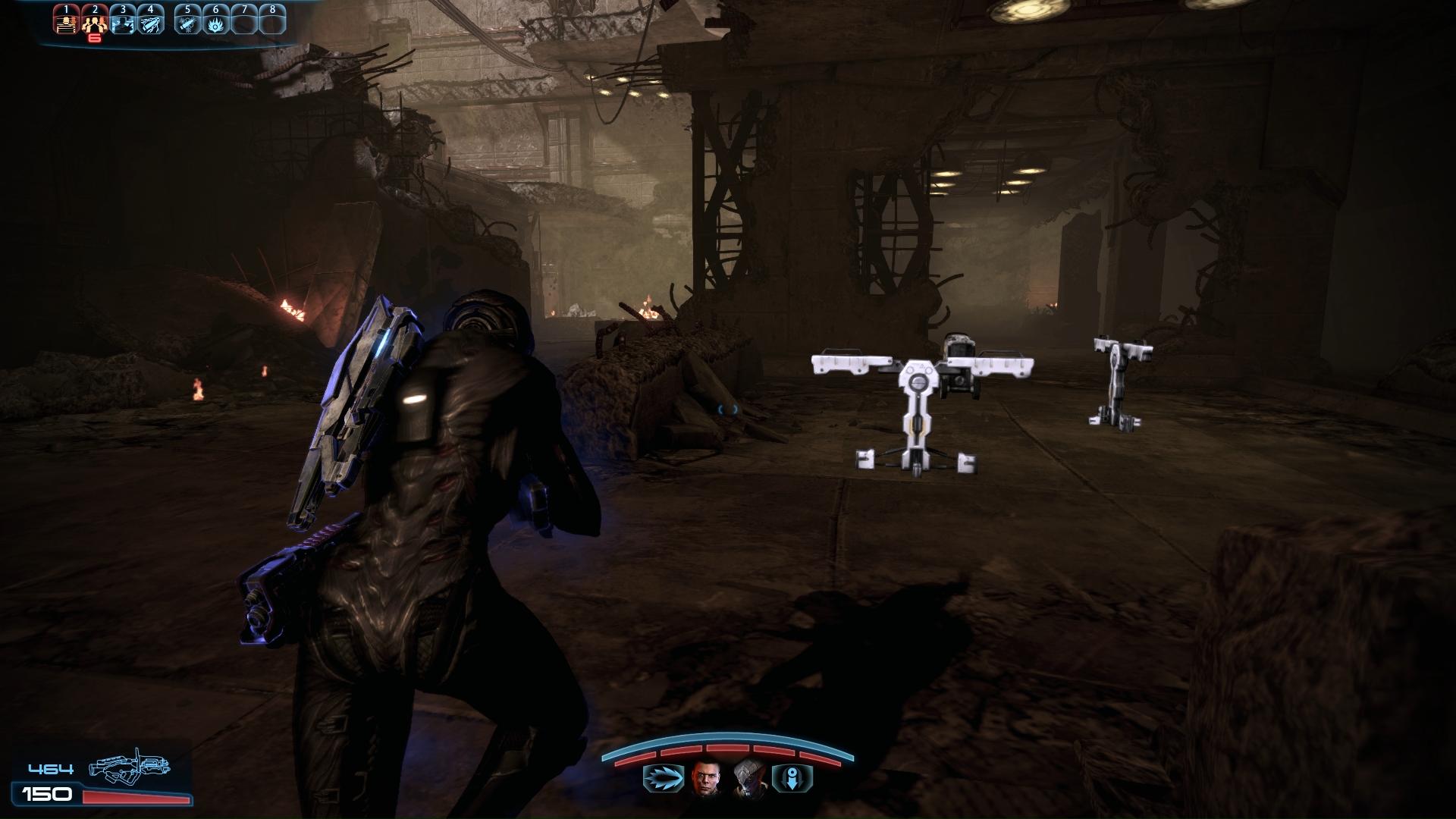Select hotbar slot 1 with striped figure icon

67,21
